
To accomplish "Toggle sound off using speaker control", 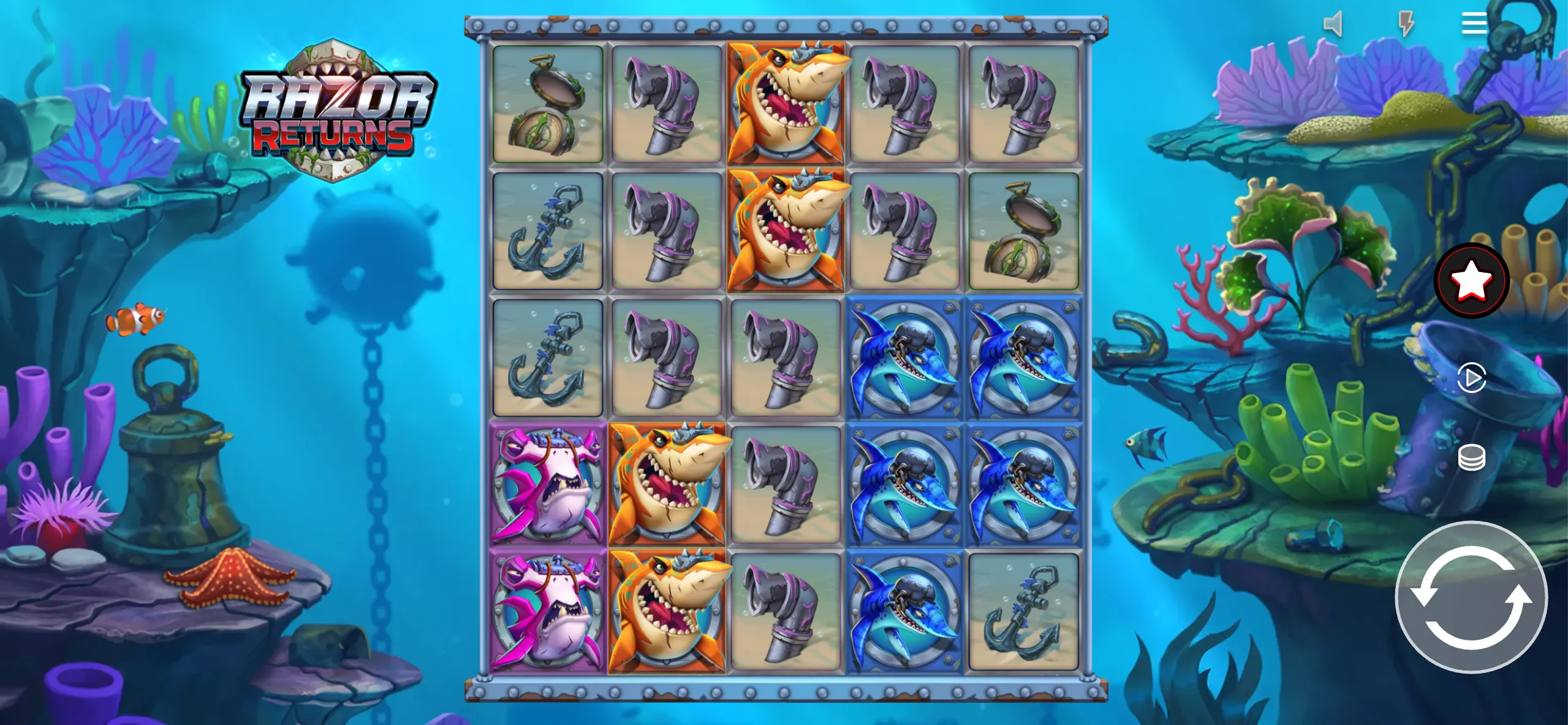I will pos(1333,23).
